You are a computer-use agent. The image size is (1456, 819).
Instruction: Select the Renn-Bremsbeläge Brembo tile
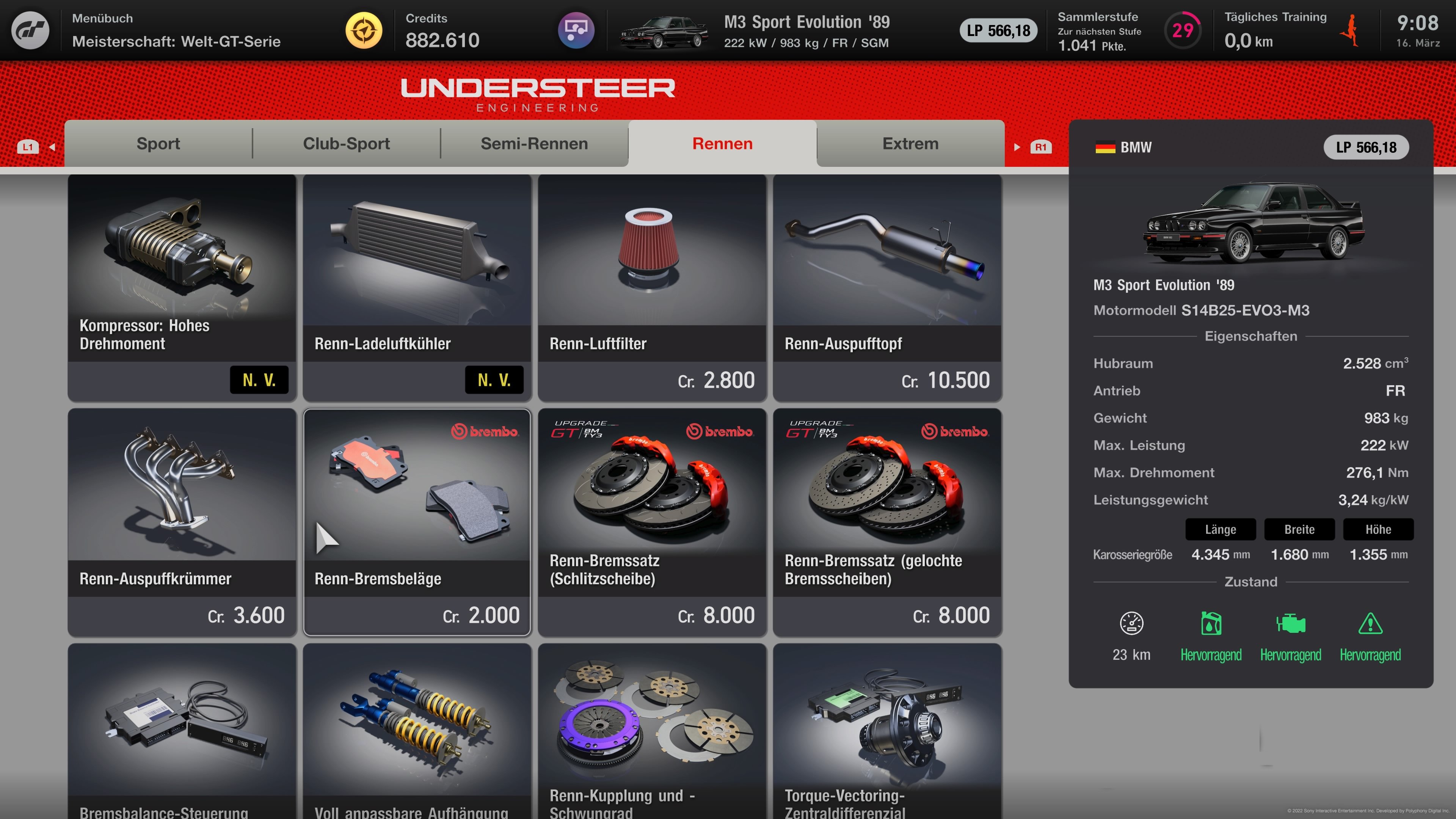point(417,520)
